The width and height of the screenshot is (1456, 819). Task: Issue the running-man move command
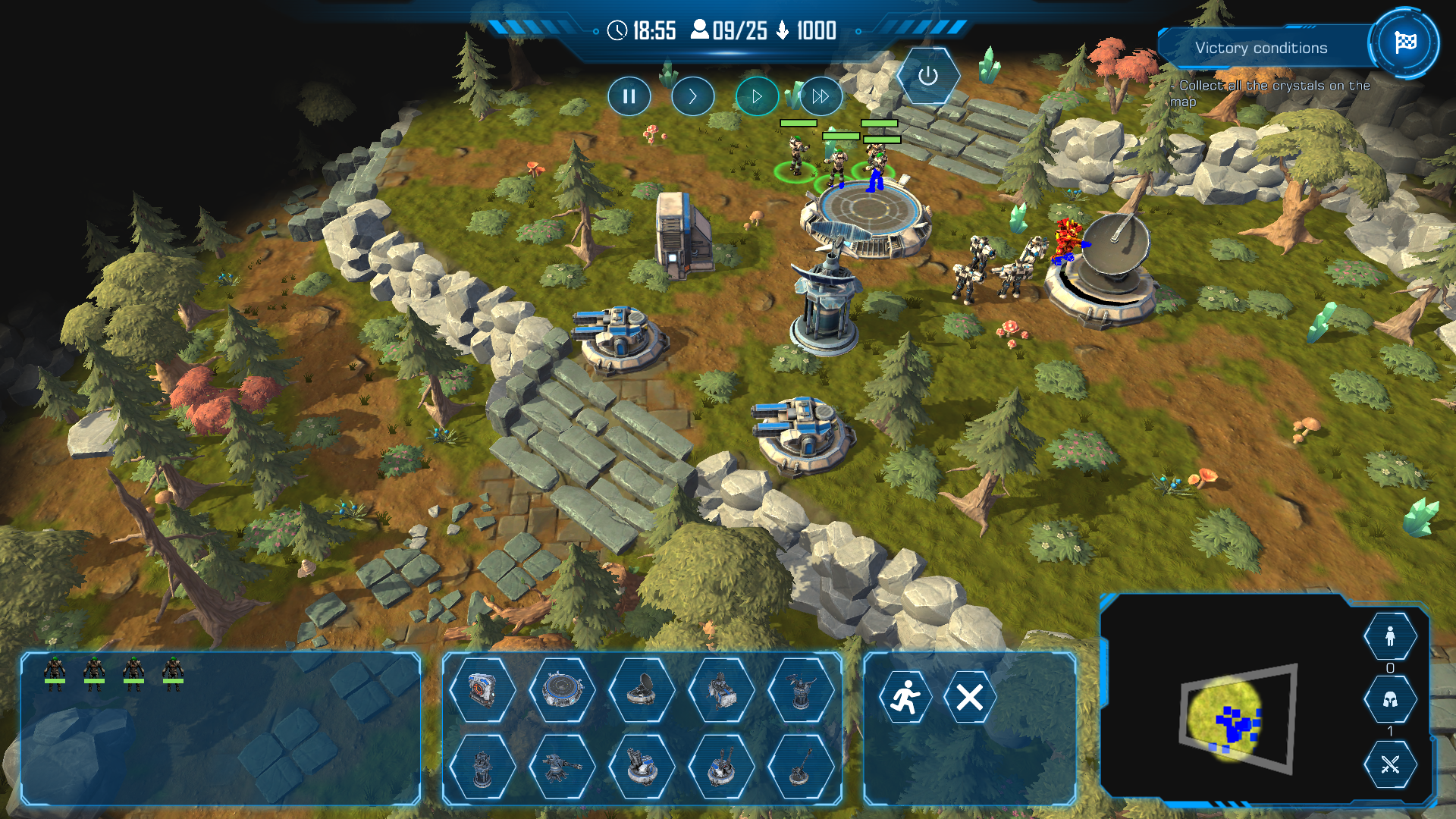(905, 697)
